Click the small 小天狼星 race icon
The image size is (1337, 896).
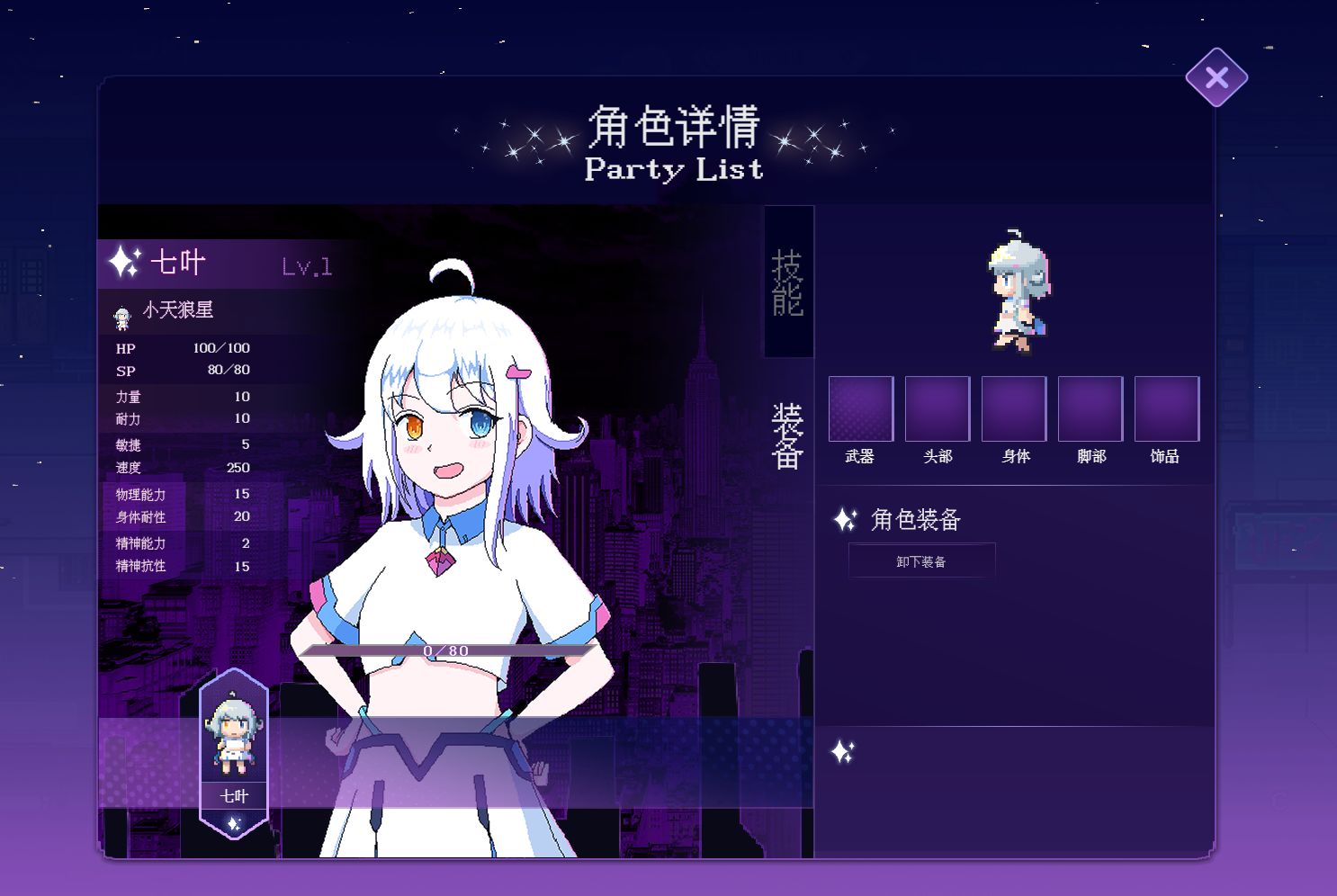point(121,317)
